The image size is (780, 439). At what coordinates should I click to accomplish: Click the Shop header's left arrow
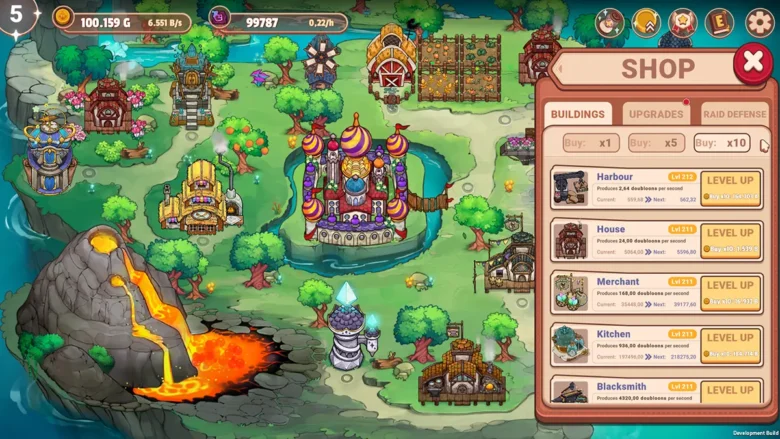click(560, 69)
